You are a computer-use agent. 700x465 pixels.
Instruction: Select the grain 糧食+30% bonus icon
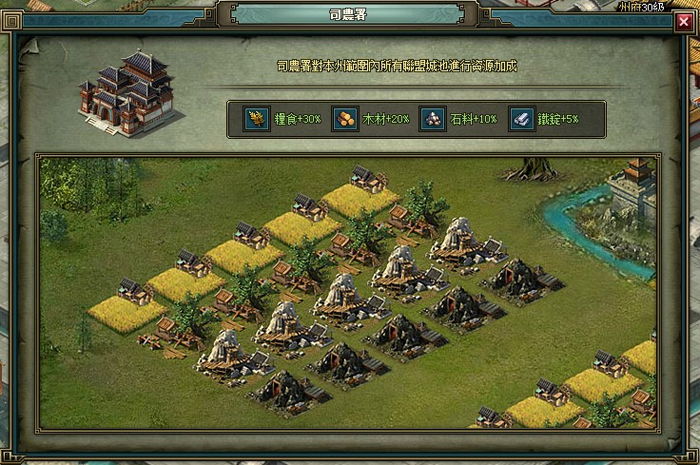257,118
